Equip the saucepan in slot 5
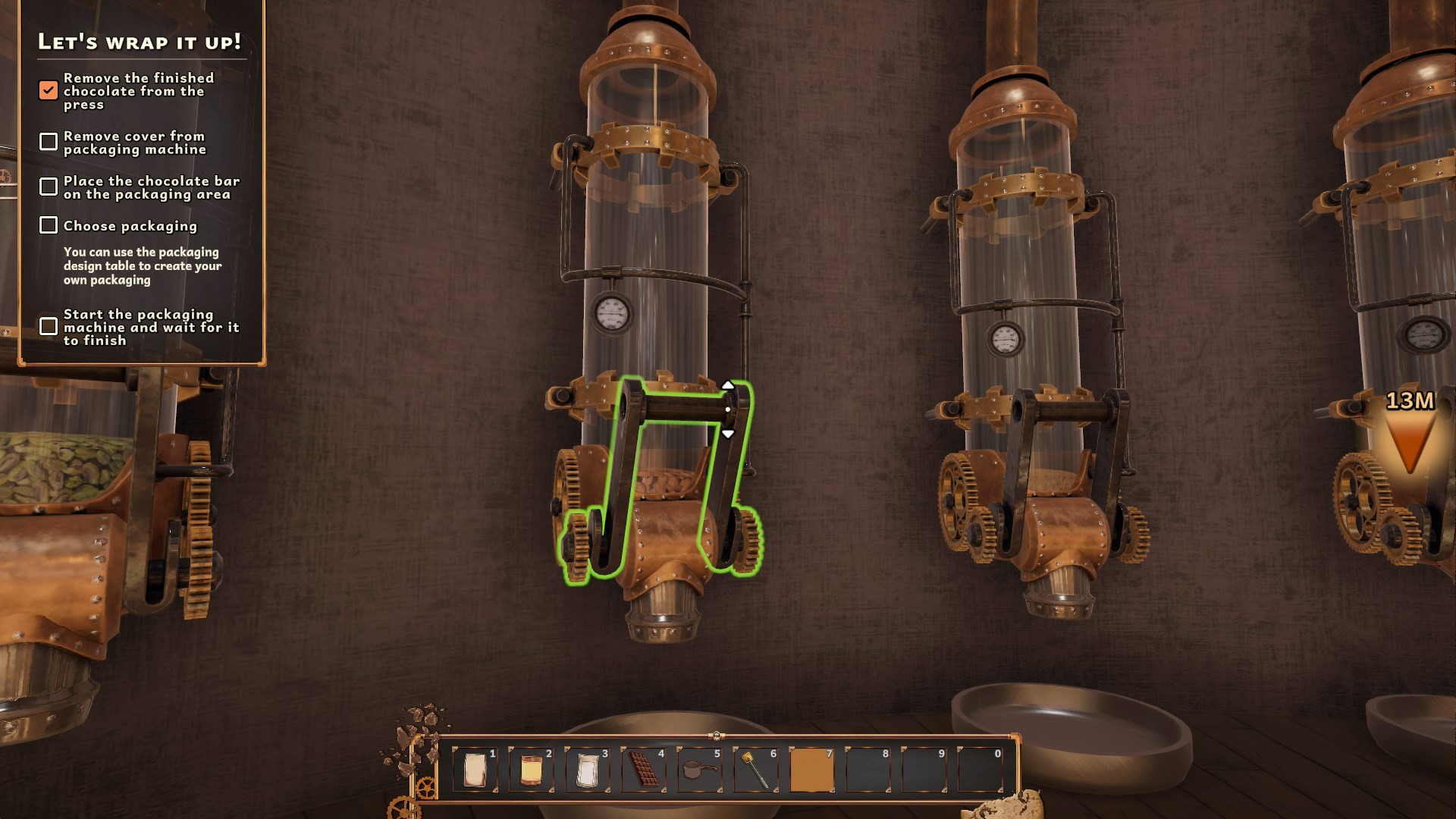The width and height of the screenshot is (1456, 819). [699, 770]
